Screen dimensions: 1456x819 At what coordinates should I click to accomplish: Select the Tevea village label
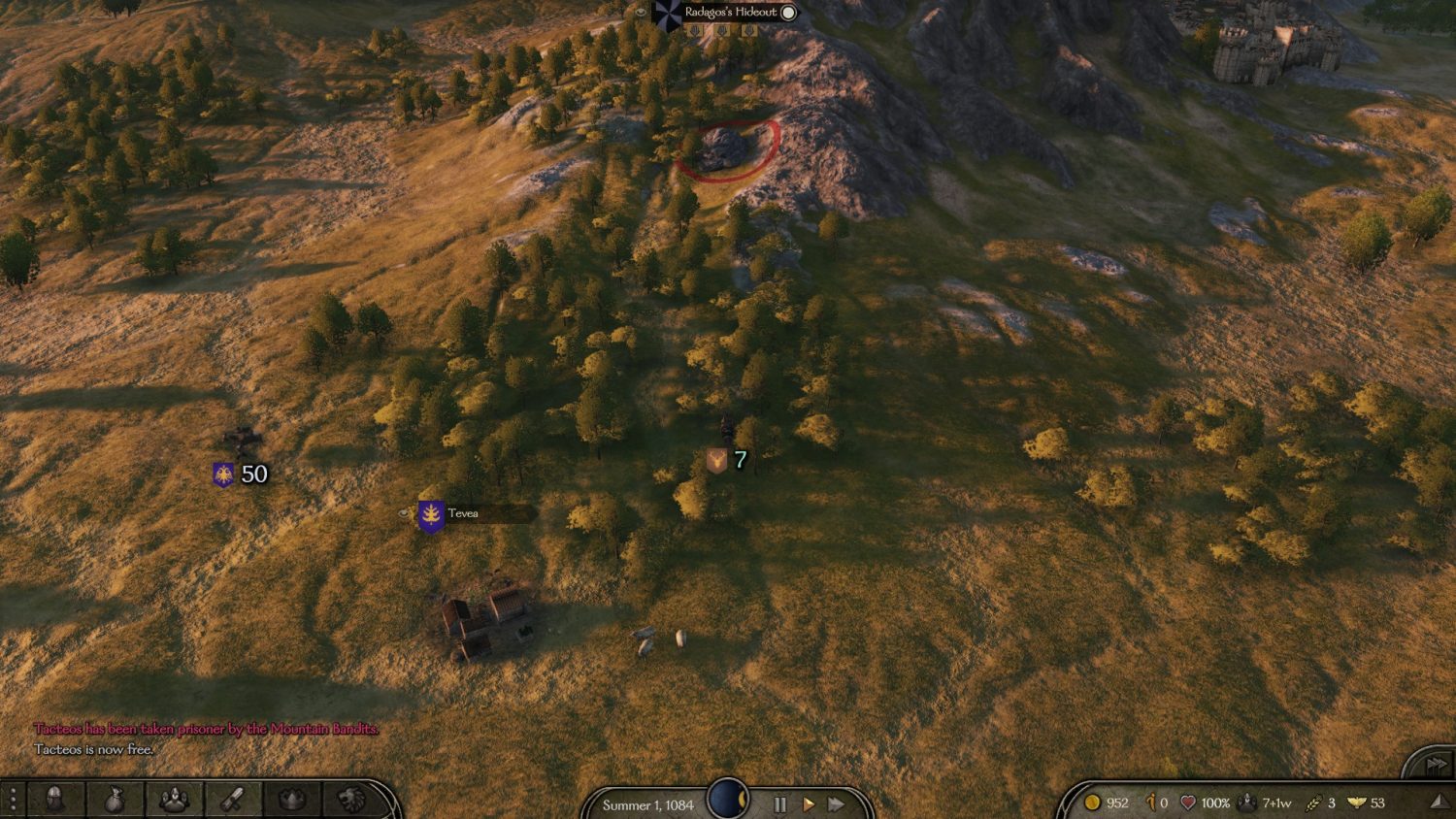tap(463, 513)
